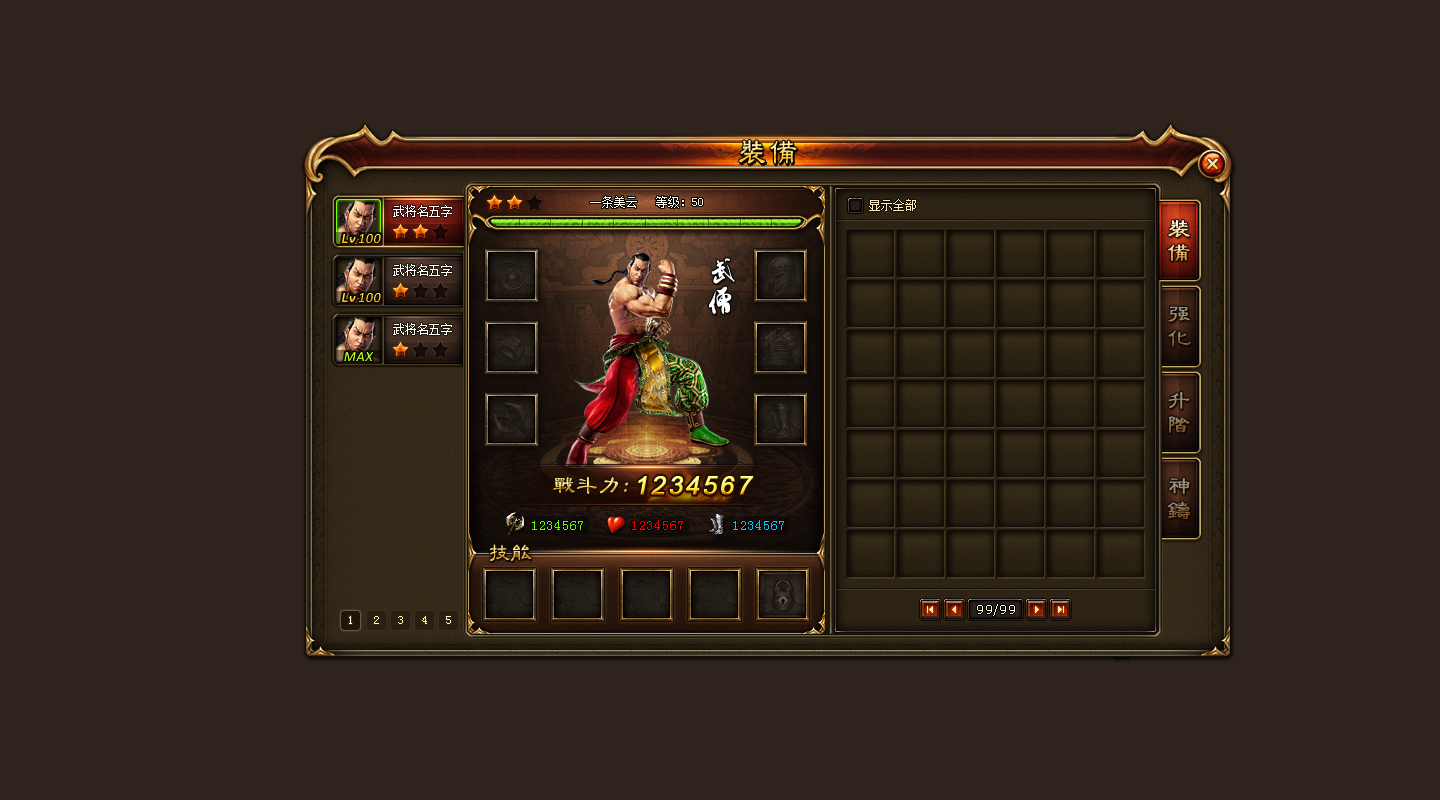Choose the general marked MAX
The image size is (1440, 800).
click(x=398, y=340)
